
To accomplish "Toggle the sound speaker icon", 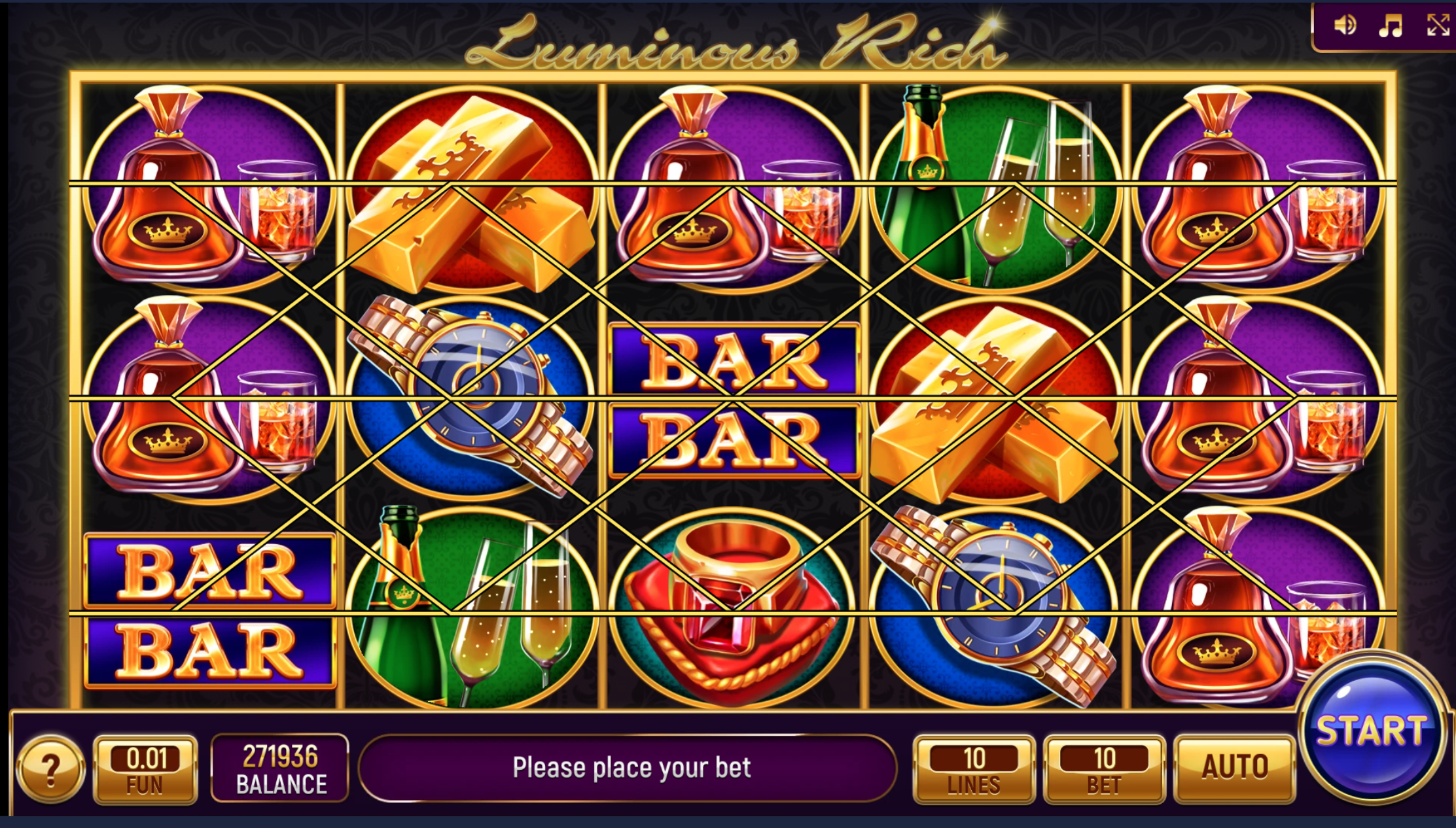I will [x=1345, y=26].
